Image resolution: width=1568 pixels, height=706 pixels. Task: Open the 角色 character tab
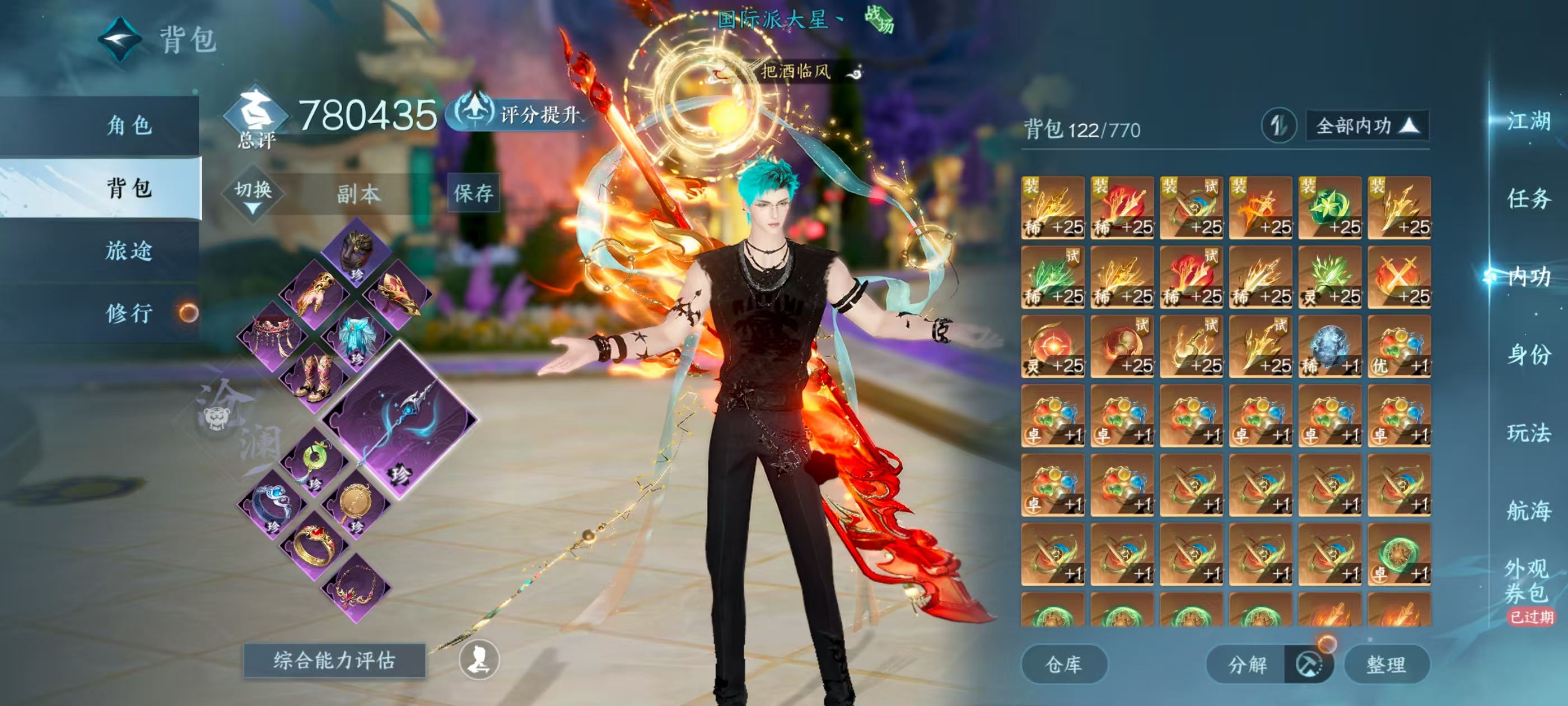[129, 126]
